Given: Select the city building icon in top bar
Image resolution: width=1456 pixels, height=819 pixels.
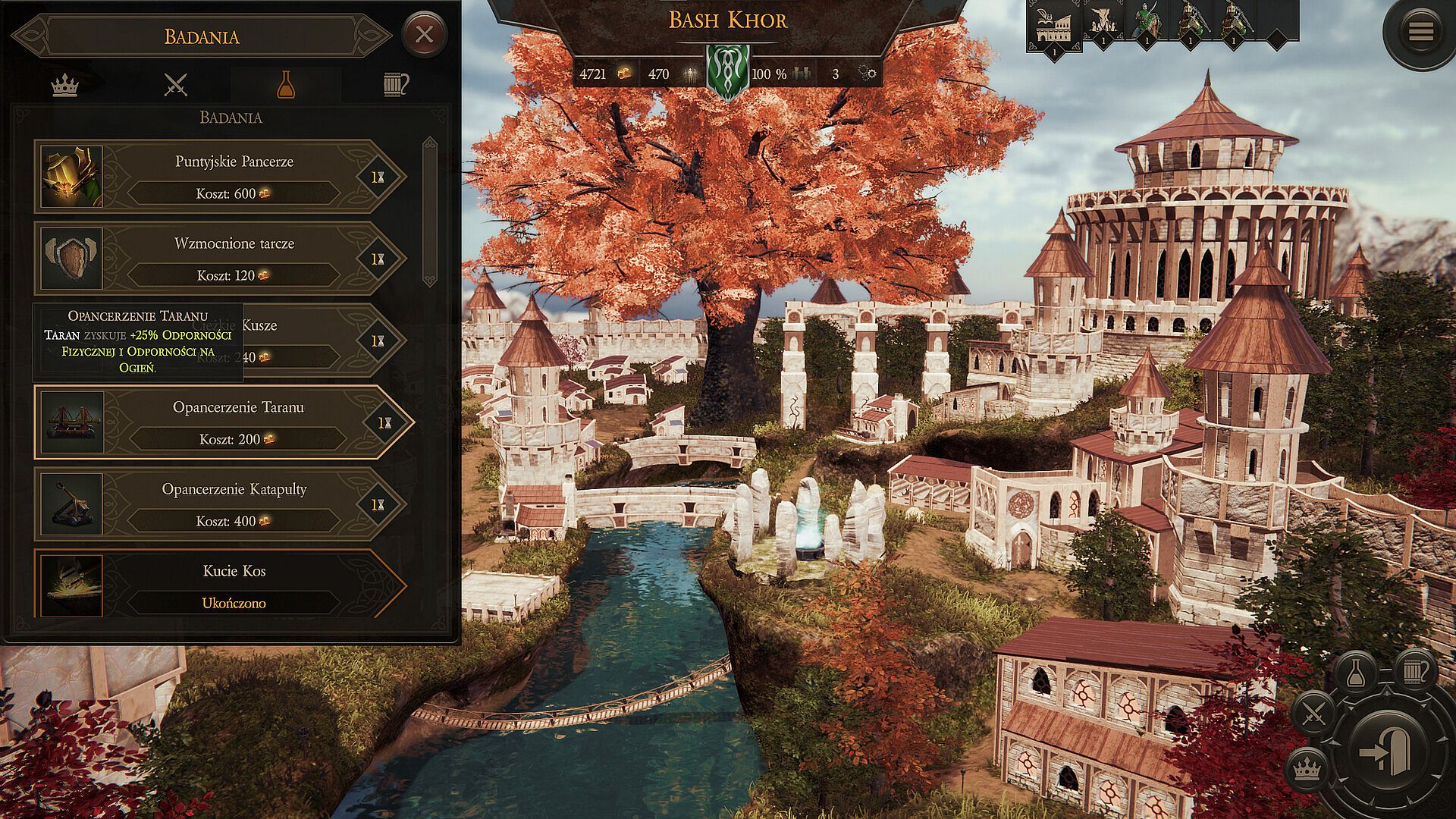Looking at the screenshot, I should (x=1053, y=24).
